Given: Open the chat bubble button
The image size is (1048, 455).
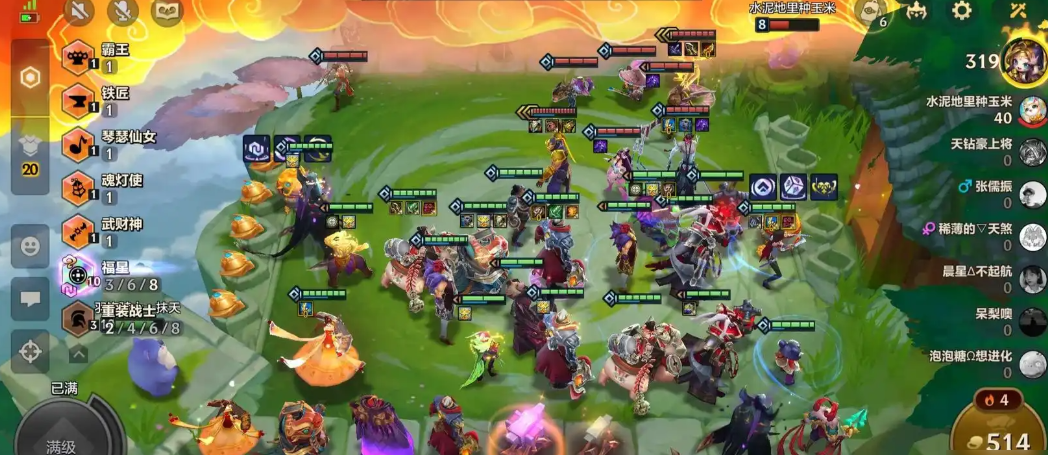Looking at the screenshot, I should [30, 299].
